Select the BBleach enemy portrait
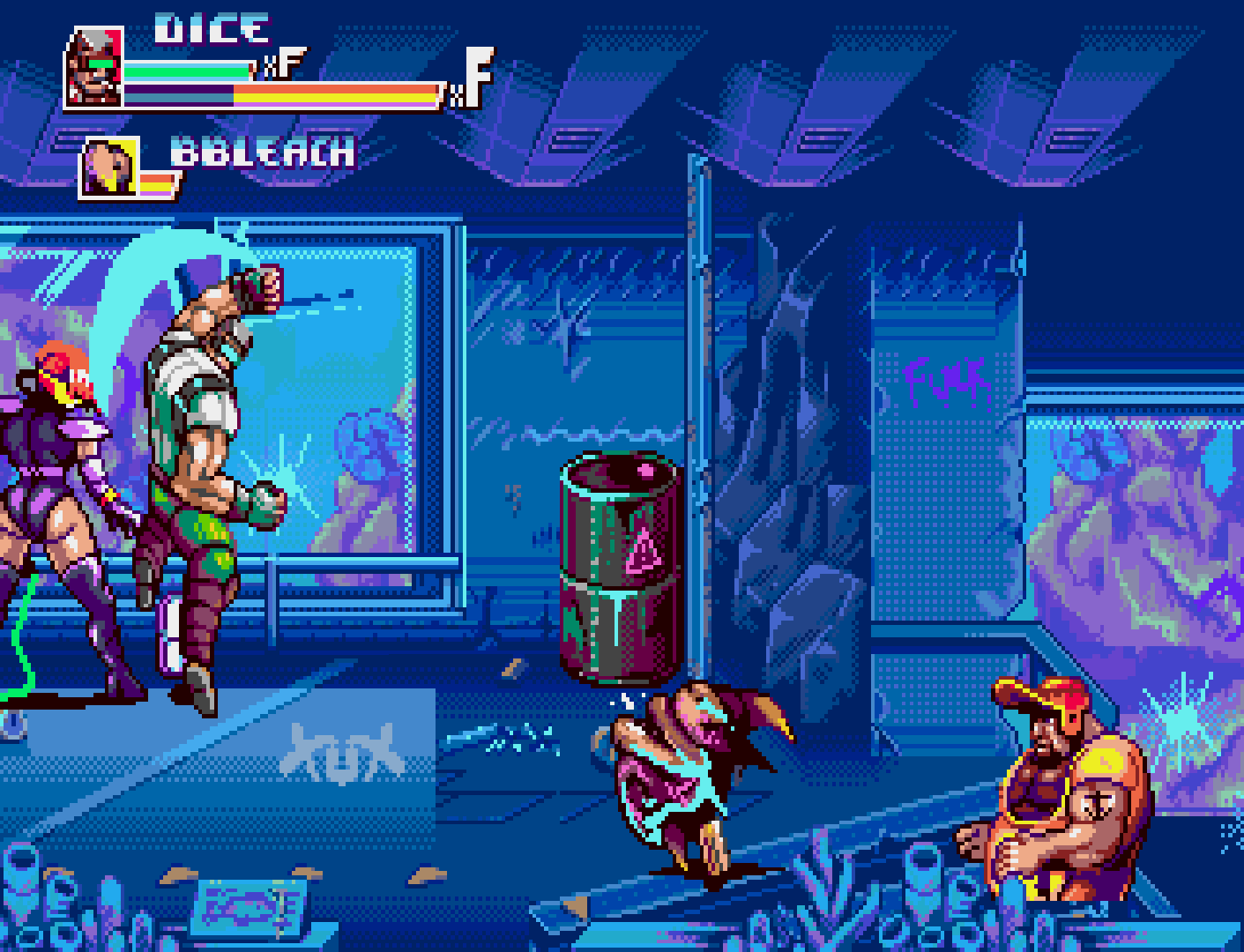This screenshot has width=1244, height=952. (109, 167)
